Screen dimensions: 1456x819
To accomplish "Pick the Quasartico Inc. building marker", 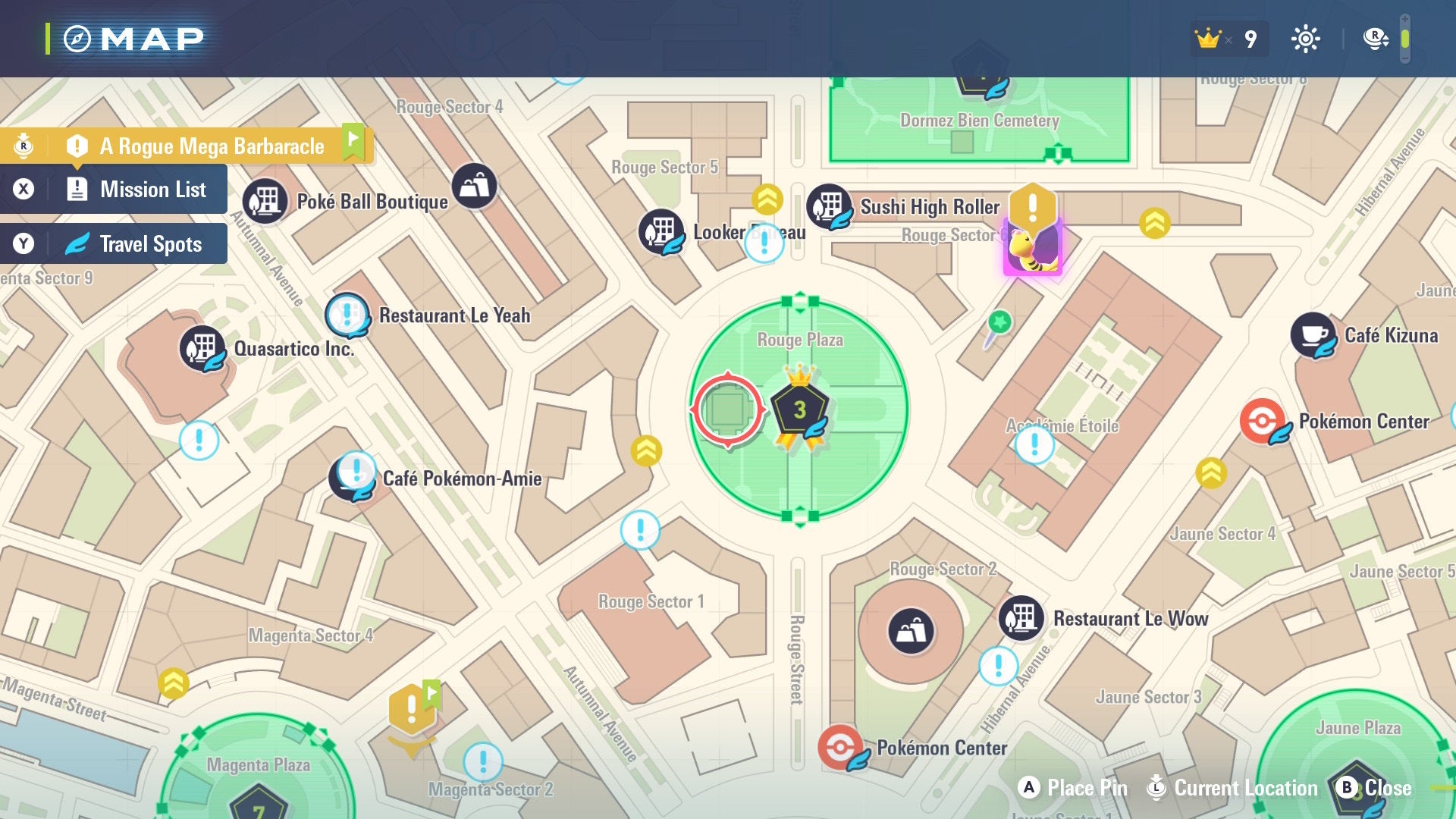I will pos(202,349).
